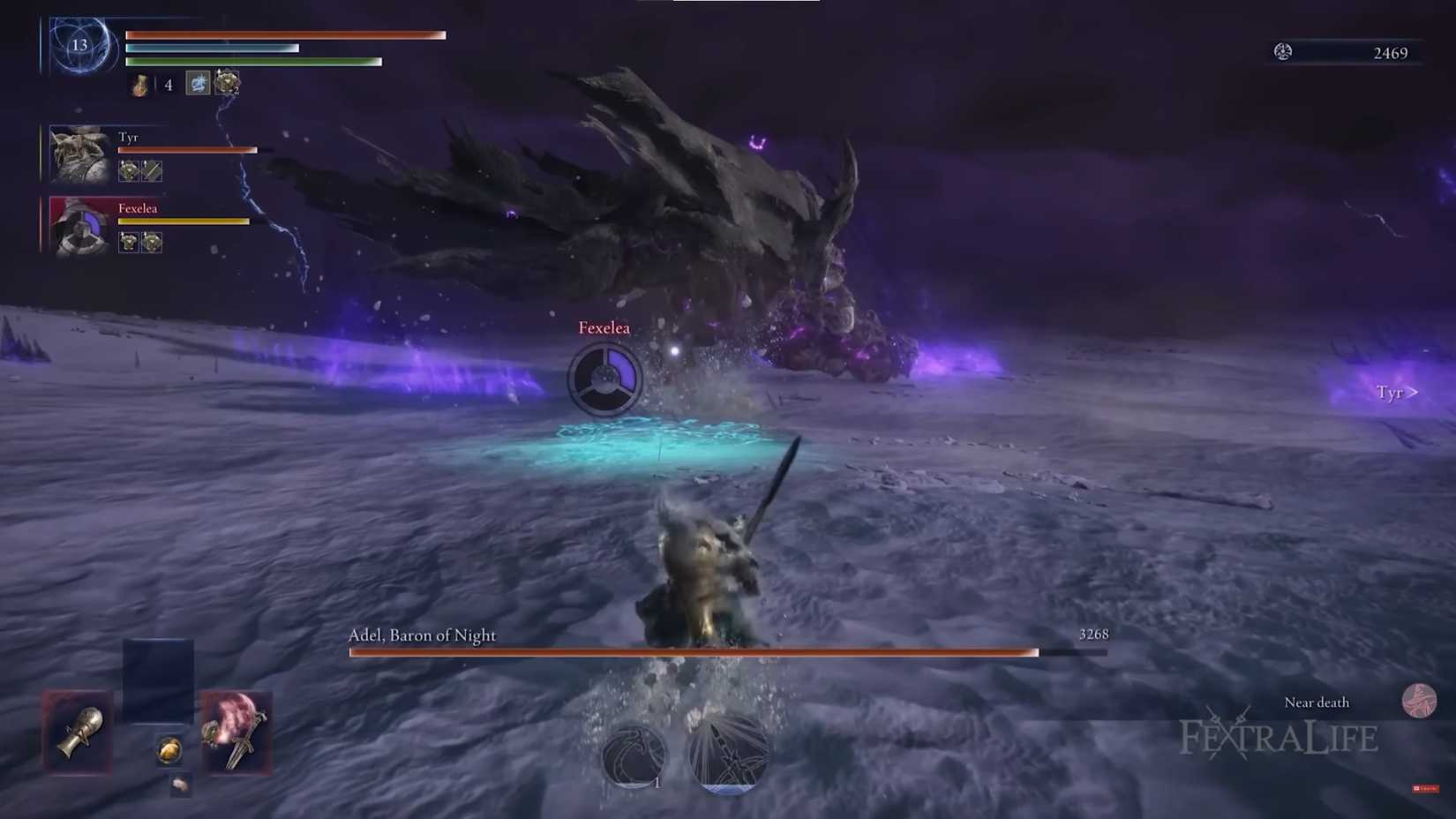Select the right-hand dagger weapon slot
Viewport: 1456px width, 819px height.
tap(236, 733)
